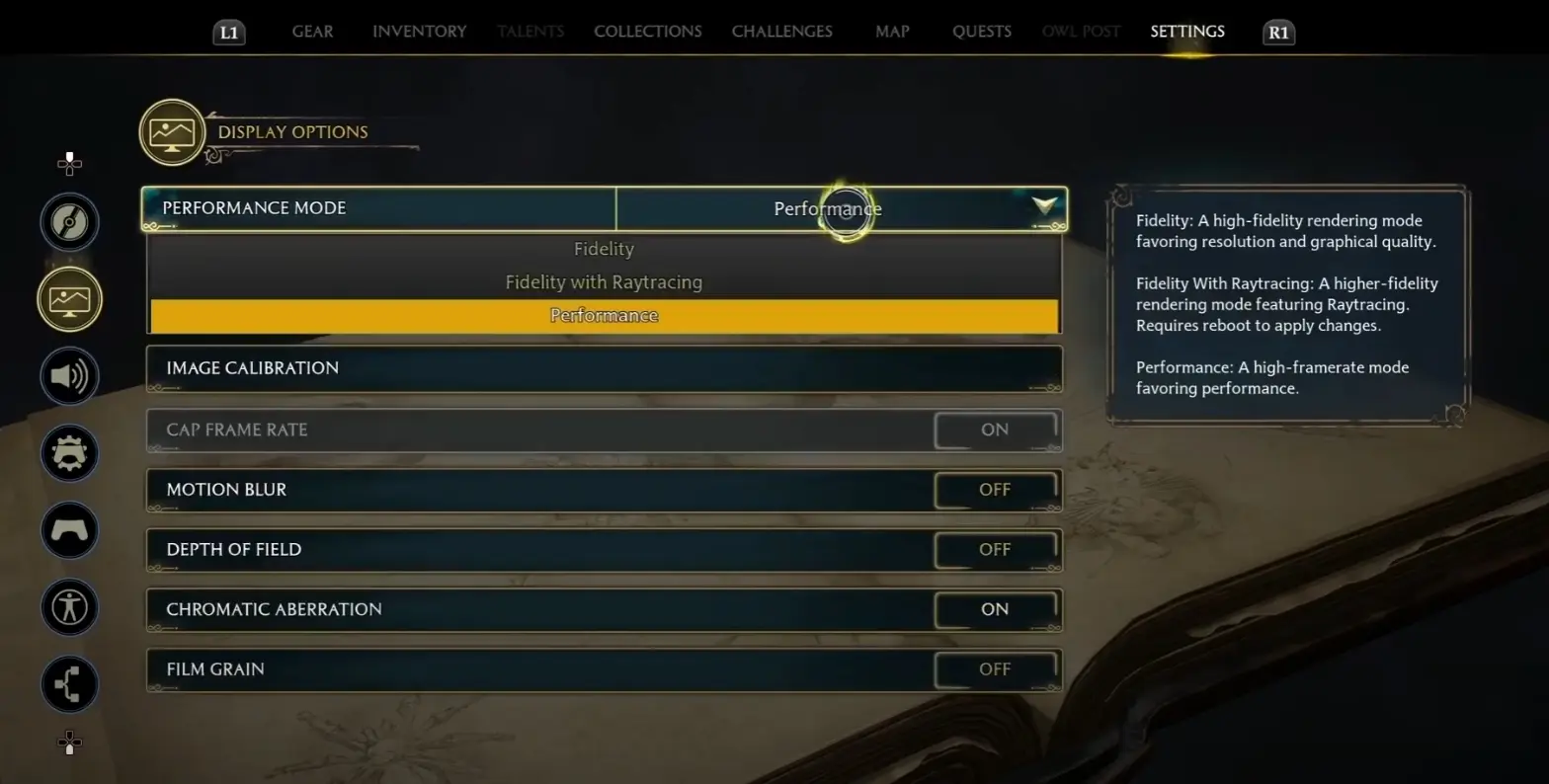Toggle Motion Blur off setting
Image resolution: width=1549 pixels, height=784 pixels.
point(995,490)
